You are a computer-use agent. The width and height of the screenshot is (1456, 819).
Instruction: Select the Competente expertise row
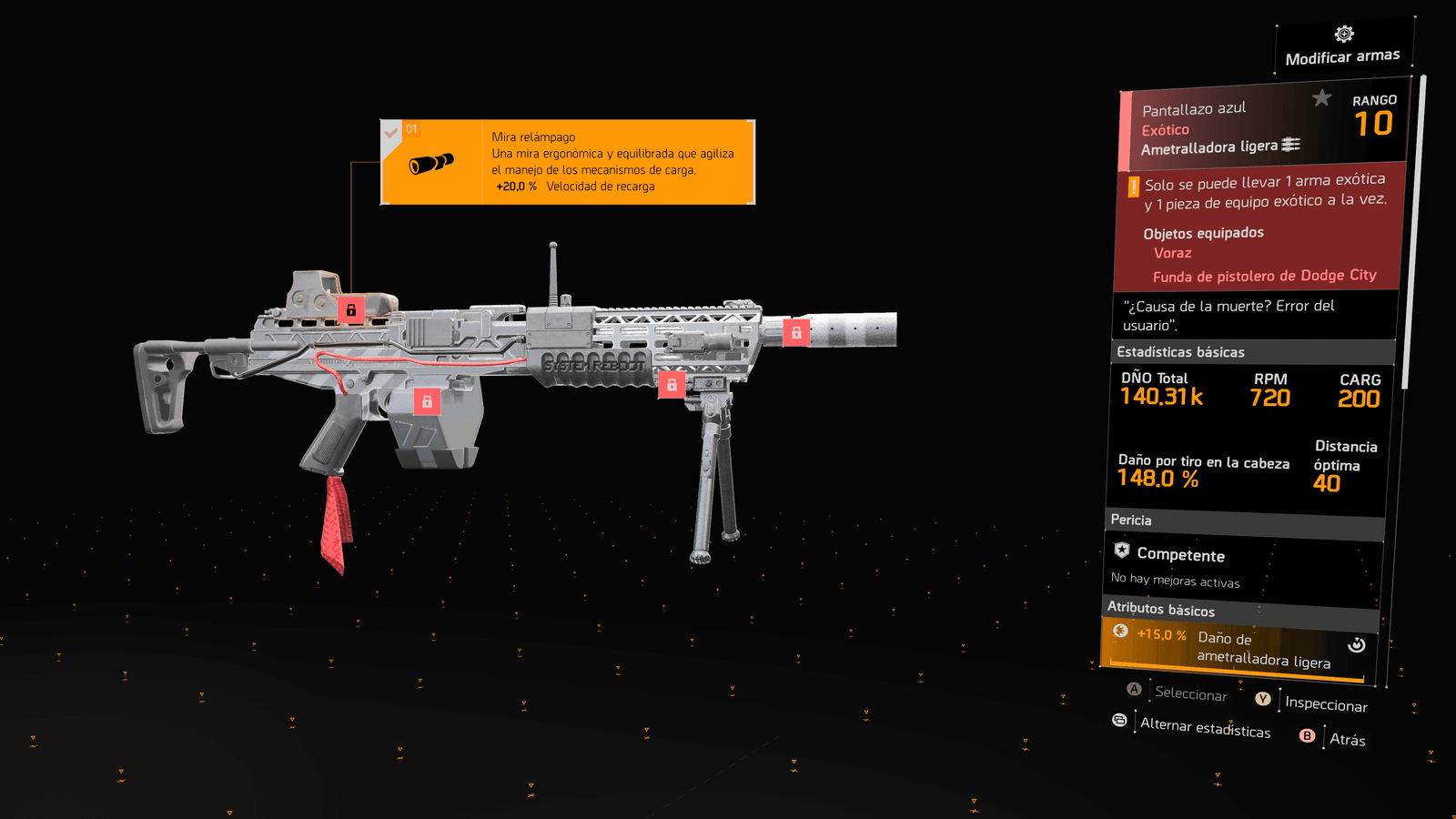1243,565
